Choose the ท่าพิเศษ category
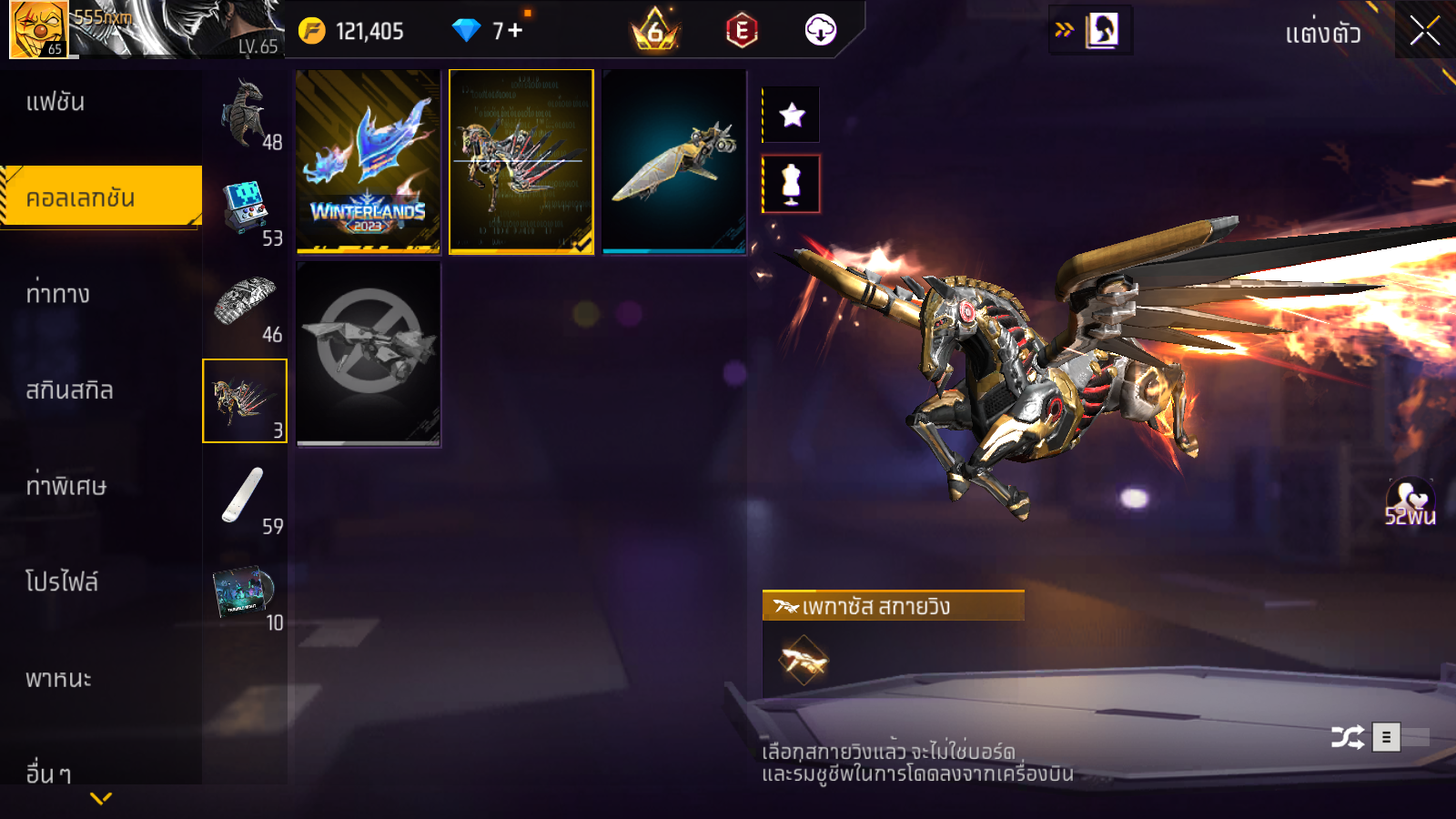Image resolution: width=1456 pixels, height=819 pixels. [66, 486]
